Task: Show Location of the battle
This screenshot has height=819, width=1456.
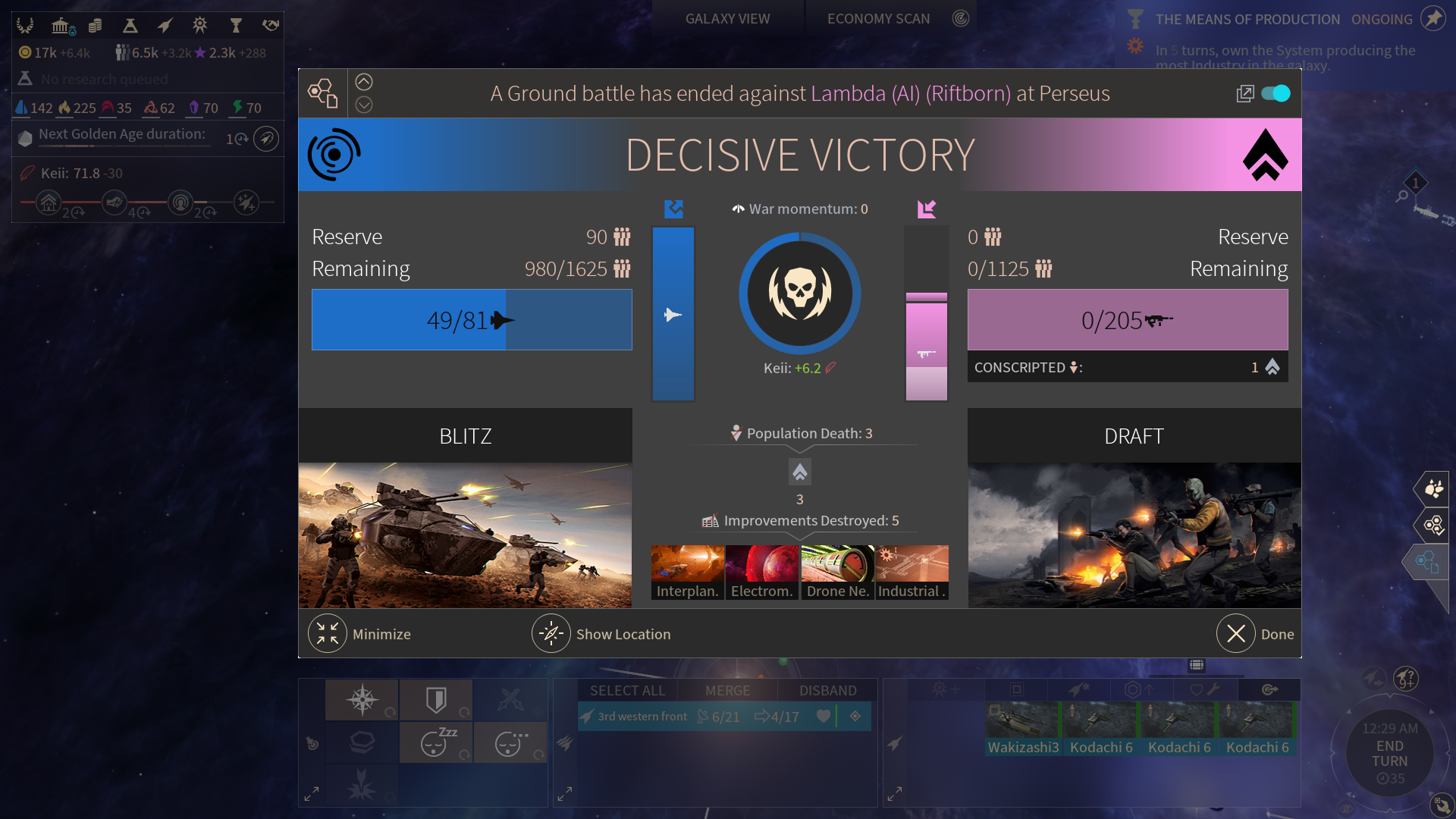Action: click(x=551, y=634)
